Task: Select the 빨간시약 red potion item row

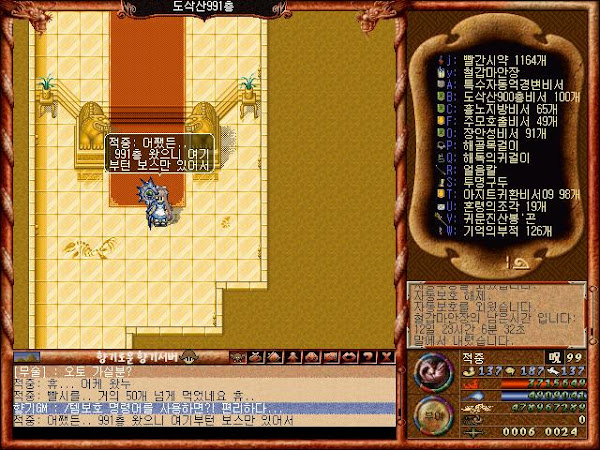Action: click(500, 59)
